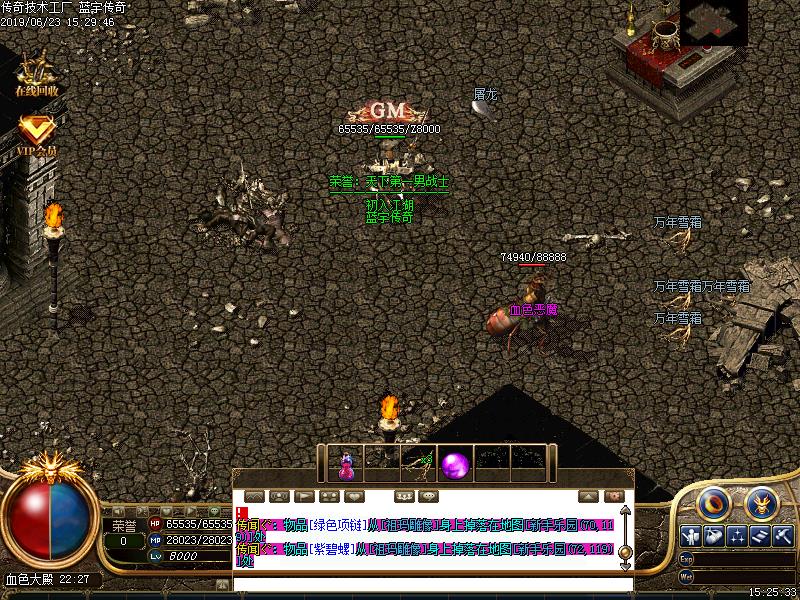Open the character equipment panel (warrior icon)

[x=690, y=536]
